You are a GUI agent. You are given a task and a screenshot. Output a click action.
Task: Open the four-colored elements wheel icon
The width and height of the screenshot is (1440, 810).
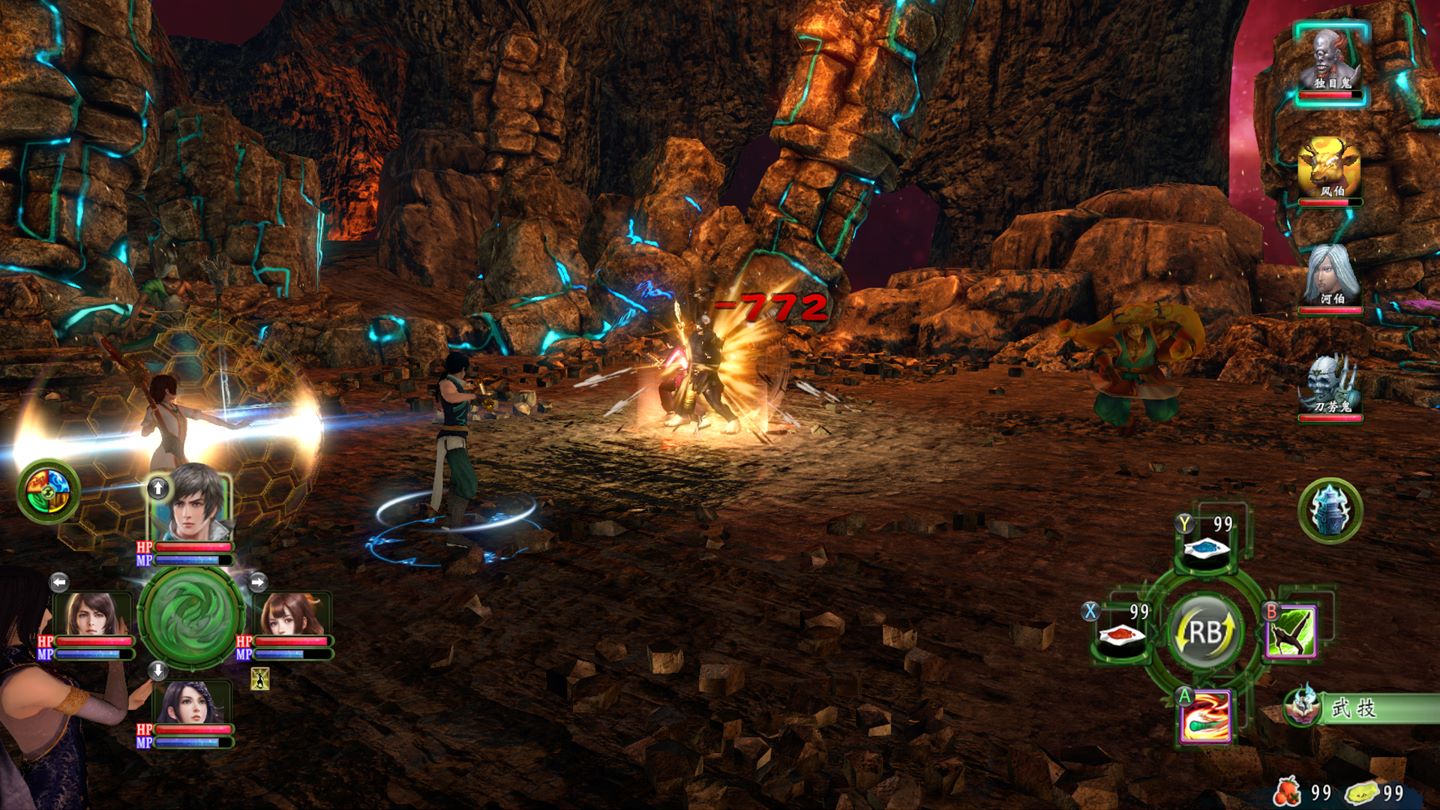[48, 491]
